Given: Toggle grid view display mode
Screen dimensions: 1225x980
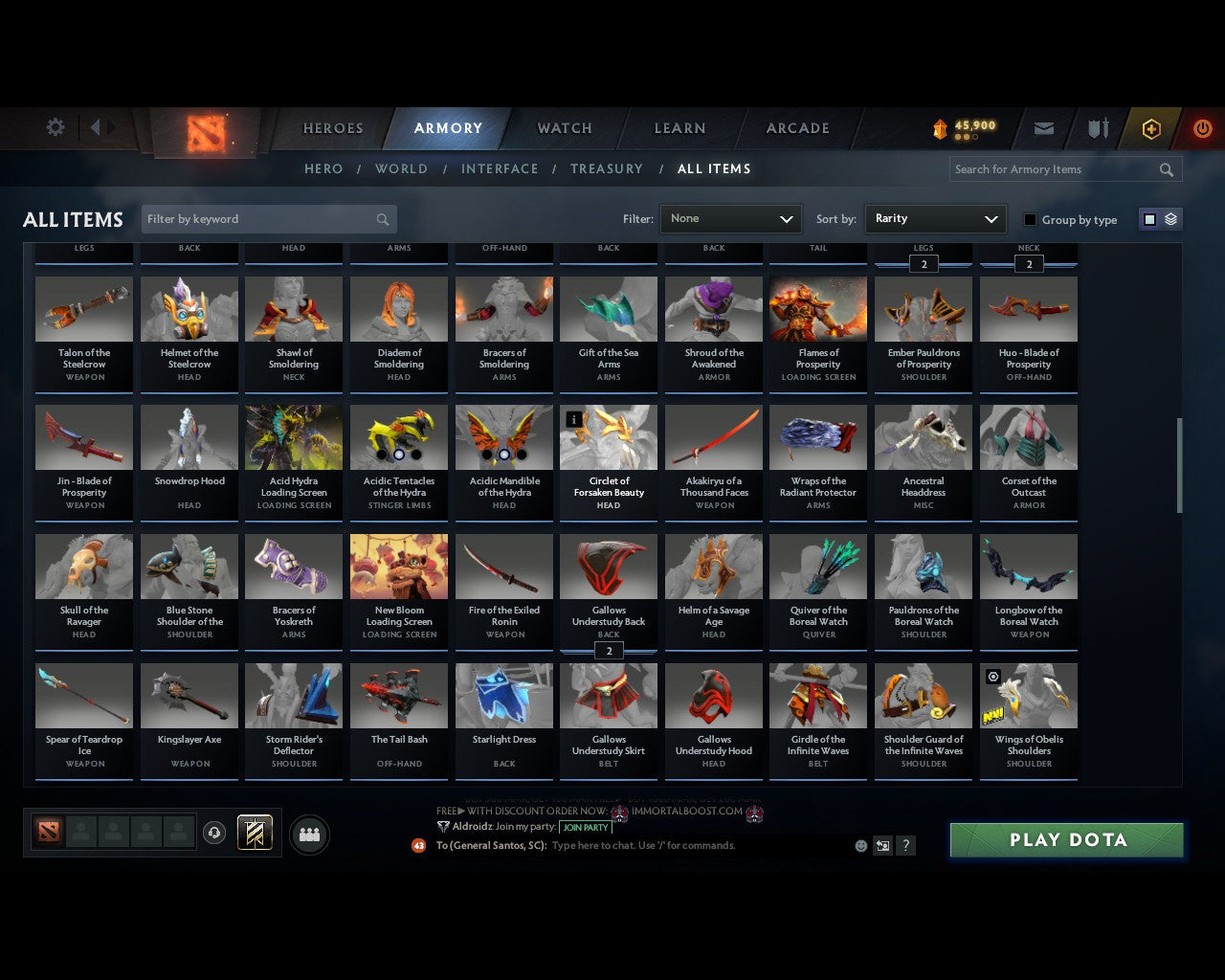Looking at the screenshot, I should pos(1149,219).
